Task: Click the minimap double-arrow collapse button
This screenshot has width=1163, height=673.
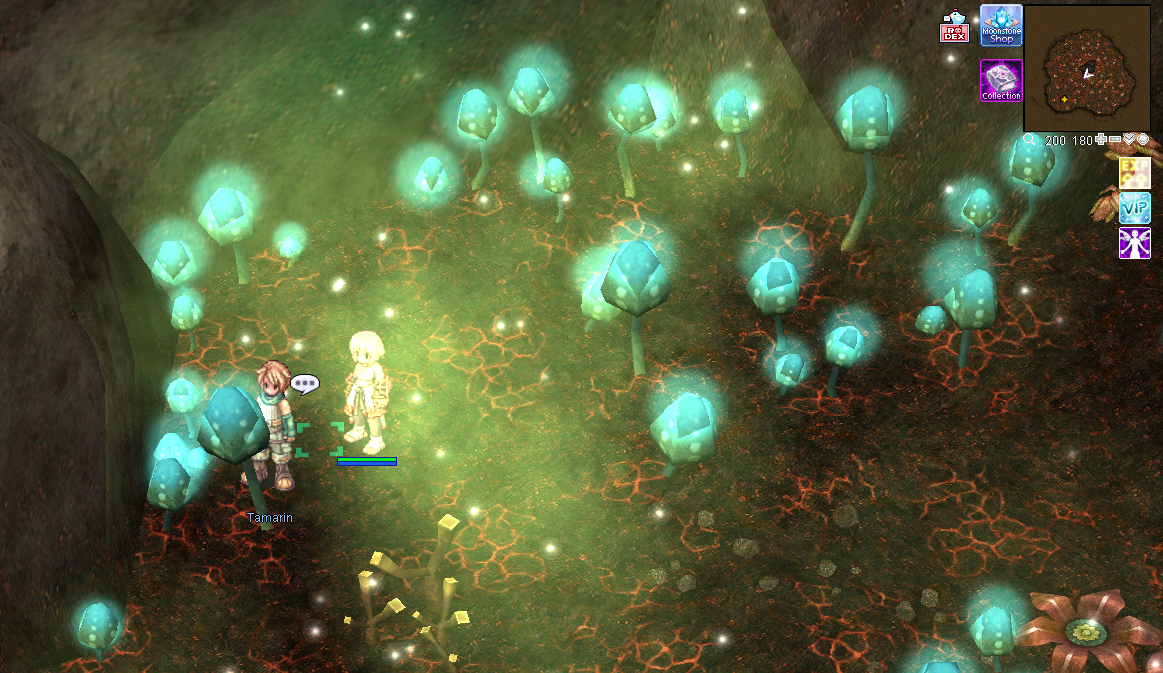Action: click(x=1129, y=140)
